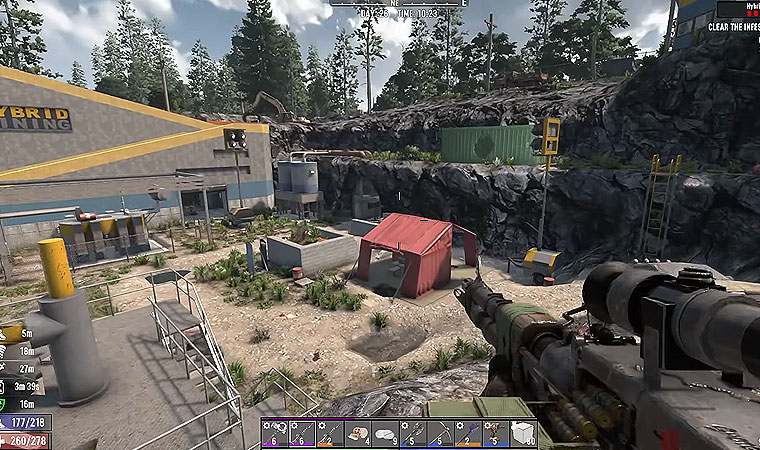
Task: Select the first hotbar slot with count 6
Action: (x=275, y=433)
